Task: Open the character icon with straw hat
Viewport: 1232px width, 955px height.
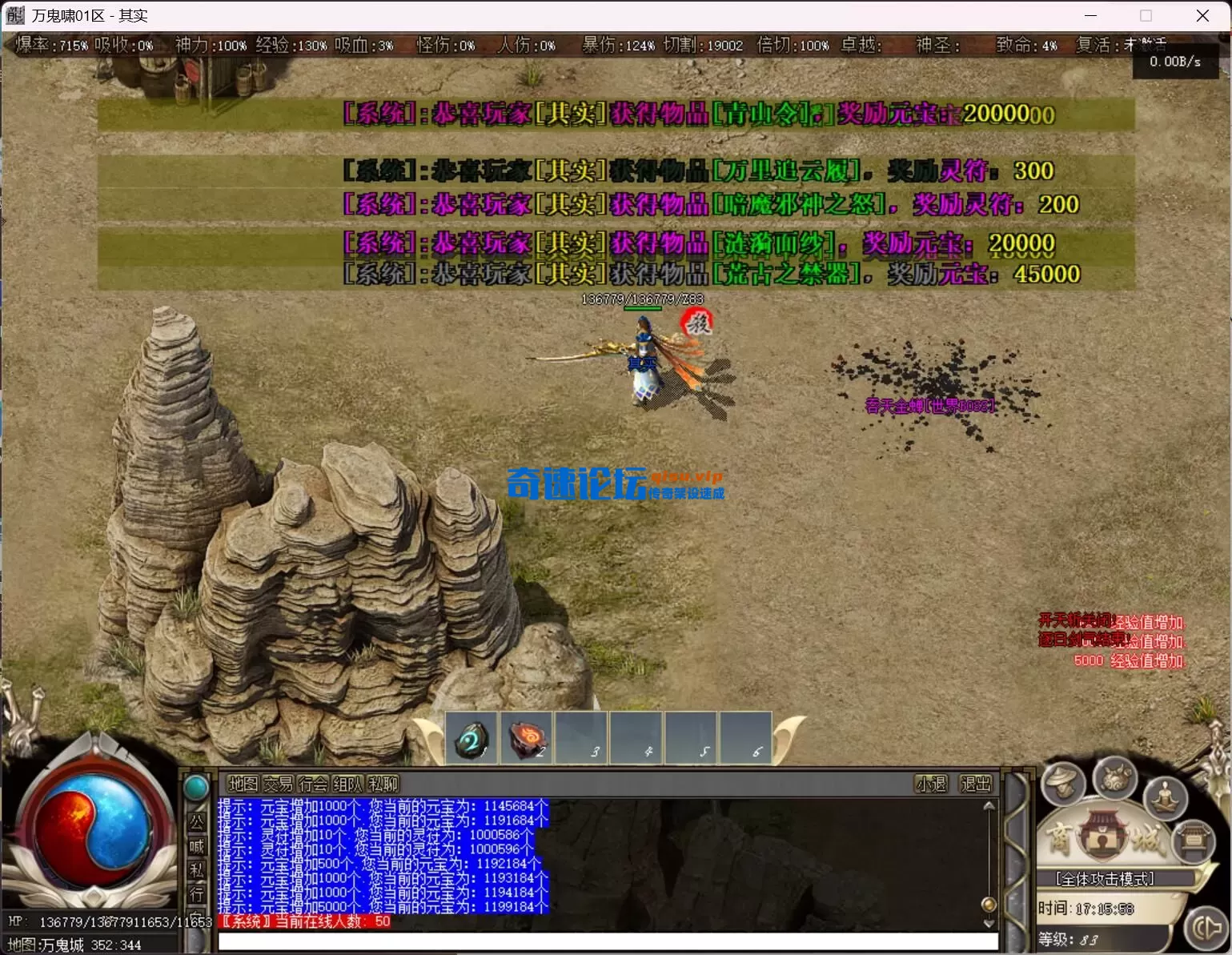Action: 1062,782
